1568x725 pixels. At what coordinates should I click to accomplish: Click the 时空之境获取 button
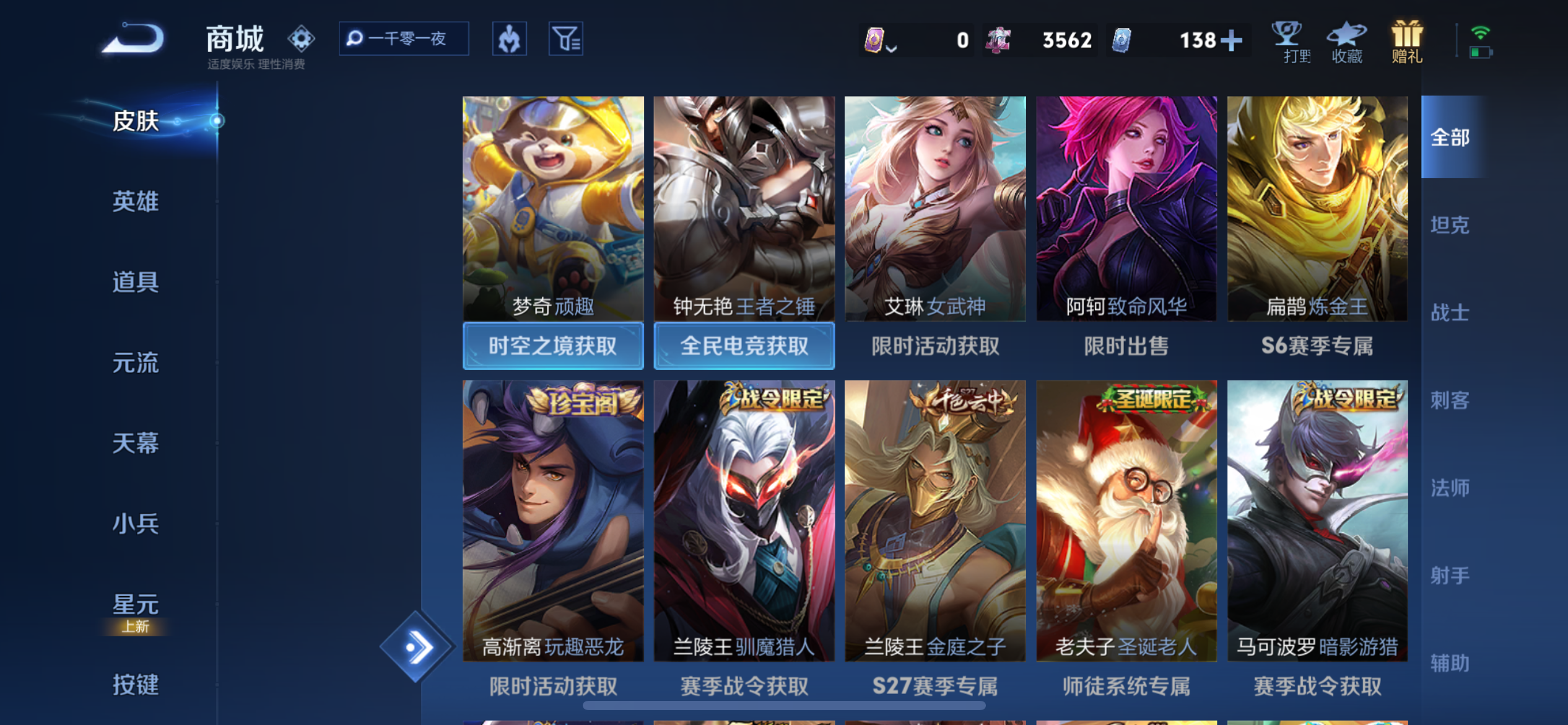point(552,346)
